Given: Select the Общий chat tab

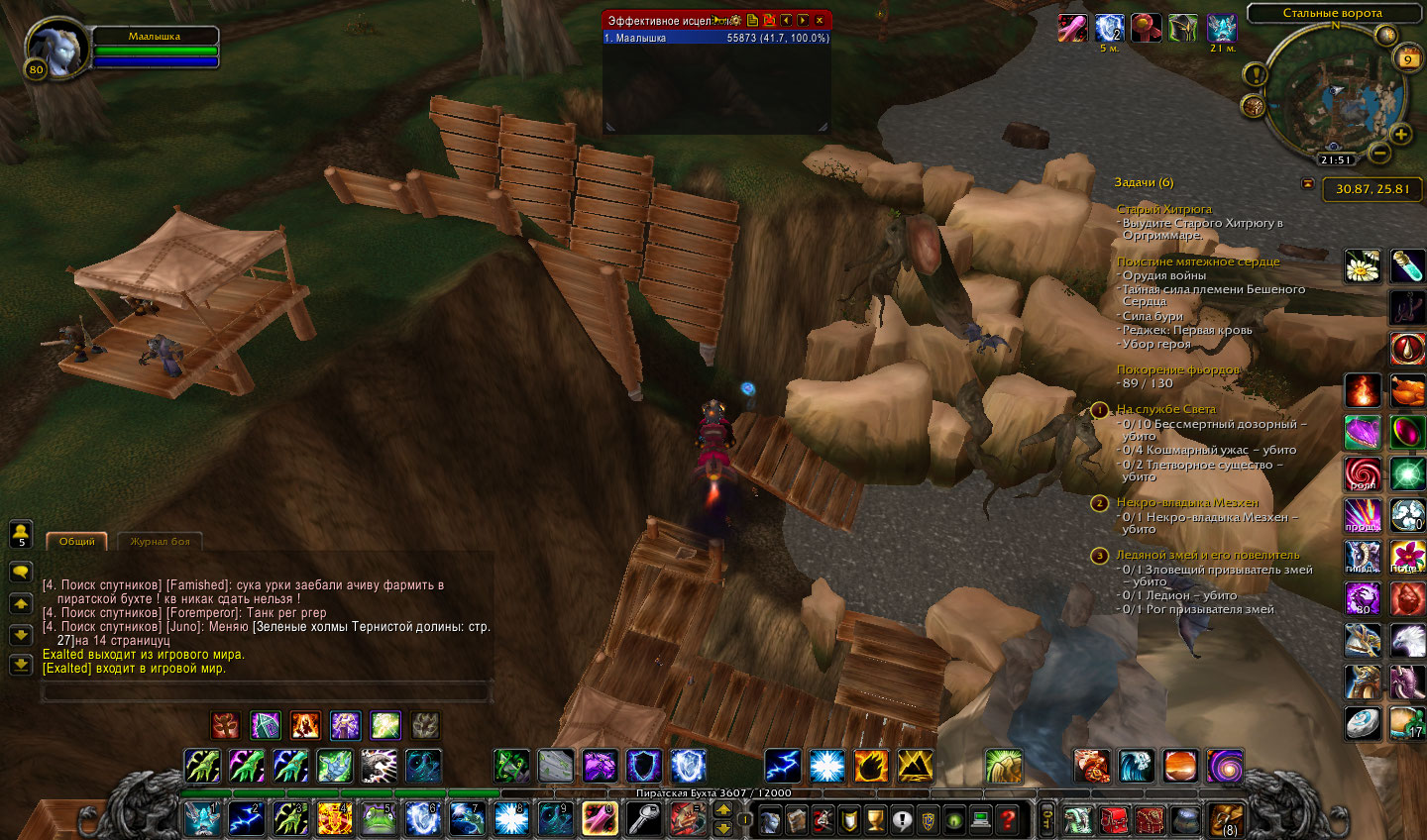Looking at the screenshot, I should [x=76, y=541].
